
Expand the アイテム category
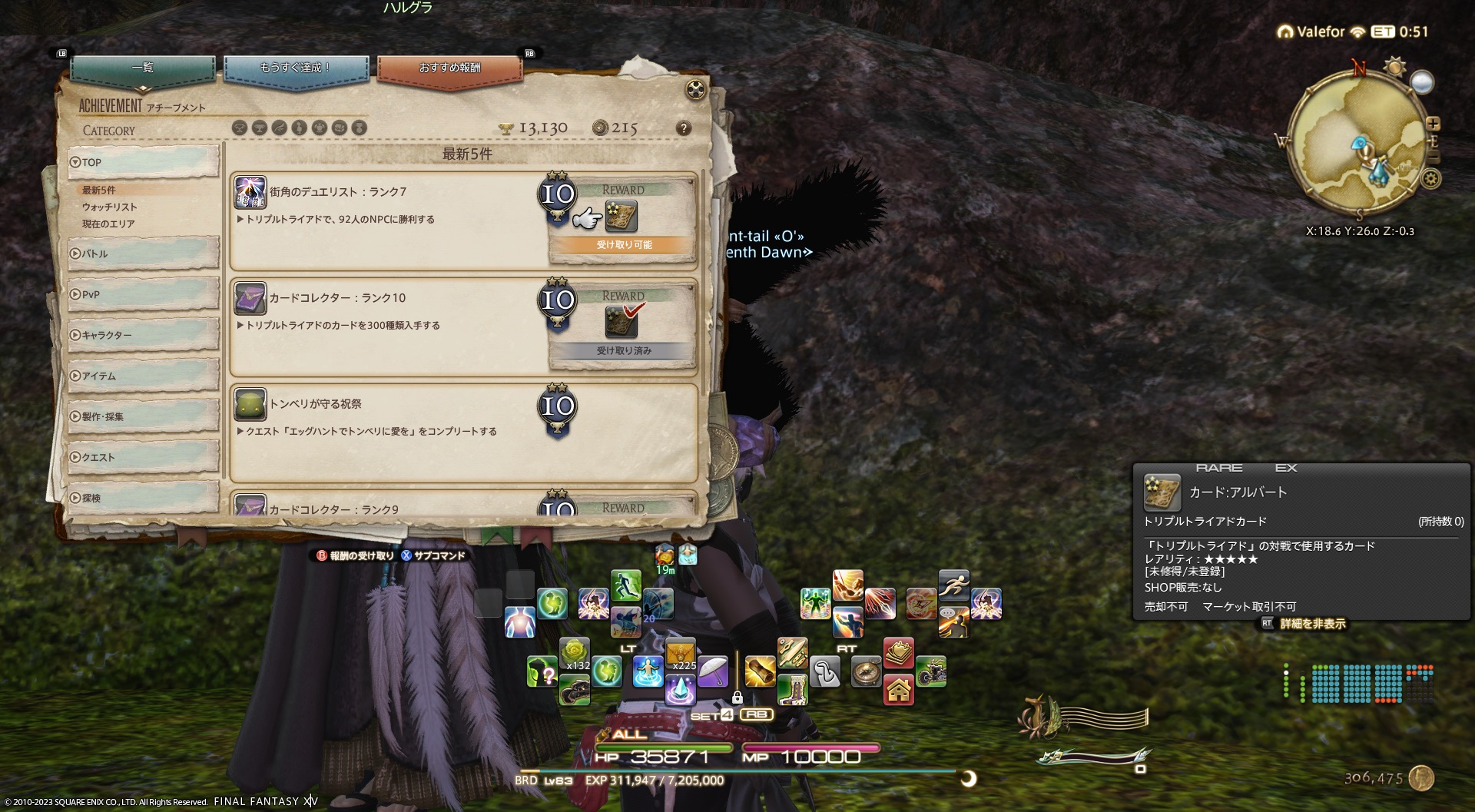(x=143, y=376)
